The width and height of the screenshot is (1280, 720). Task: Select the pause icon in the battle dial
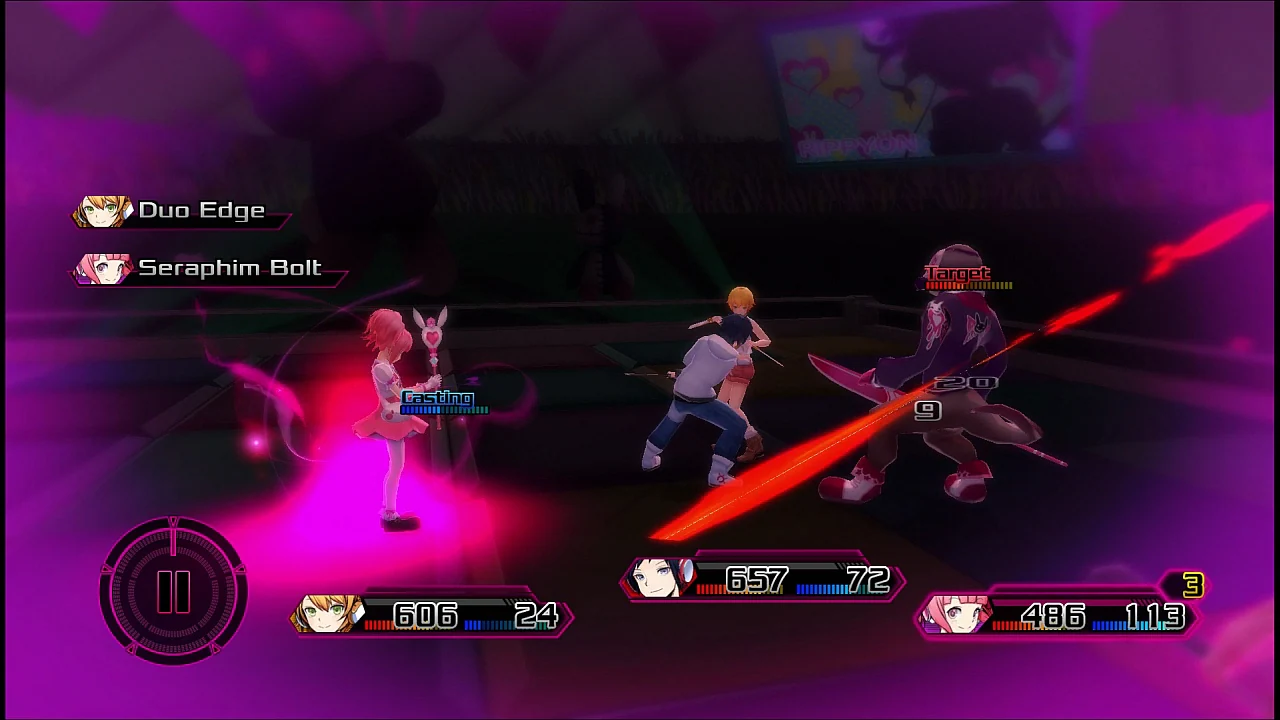[173, 590]
